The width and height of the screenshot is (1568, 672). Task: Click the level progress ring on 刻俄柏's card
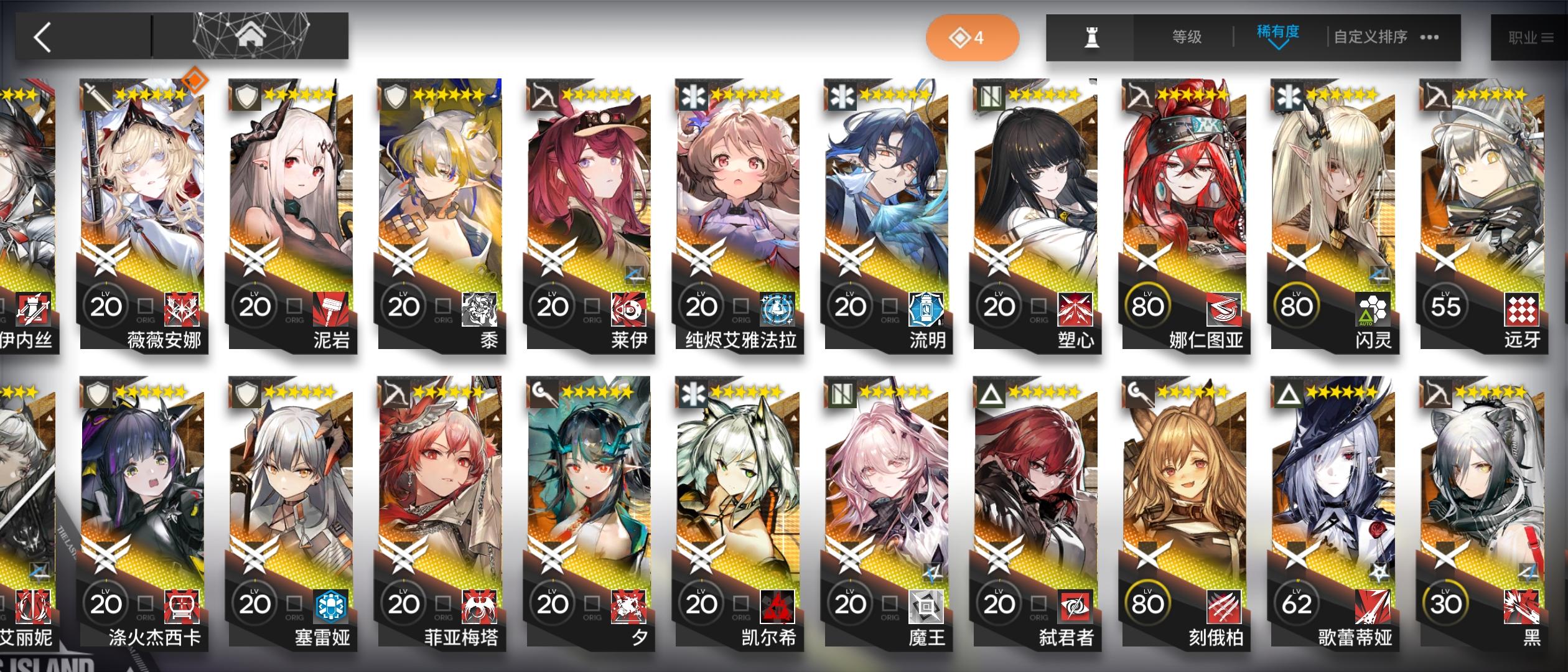pyautogui.click(x=1148, y=602)
